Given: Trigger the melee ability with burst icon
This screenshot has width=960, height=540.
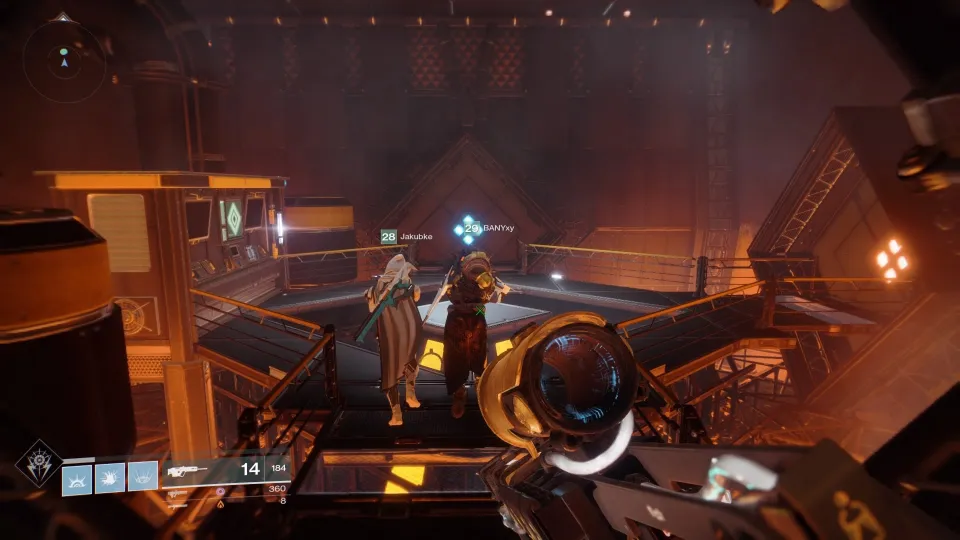Looking at the screenshot, I should (111, 478).
